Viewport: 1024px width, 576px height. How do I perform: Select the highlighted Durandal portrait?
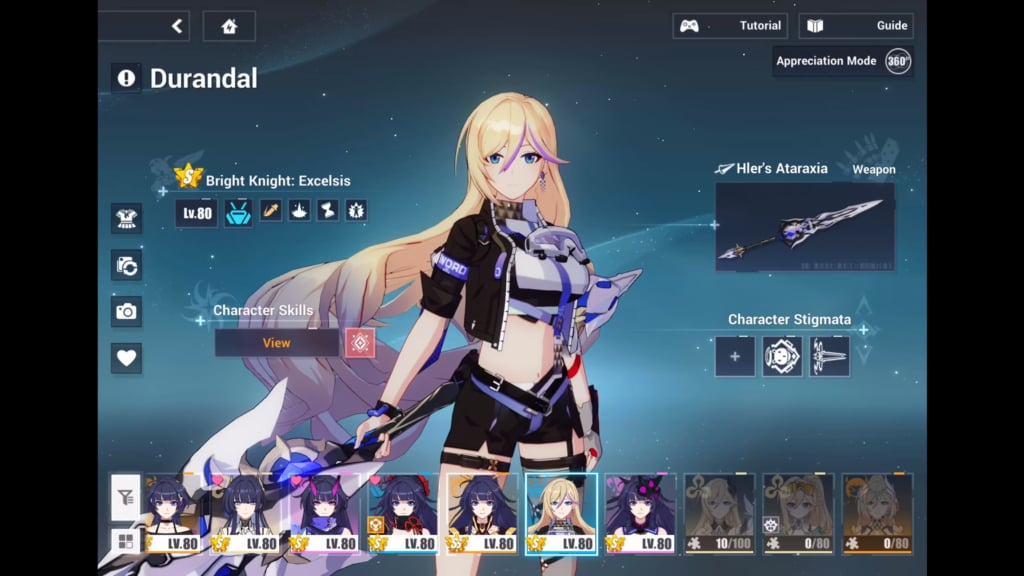pyautogui.click(x=561, y=513)
